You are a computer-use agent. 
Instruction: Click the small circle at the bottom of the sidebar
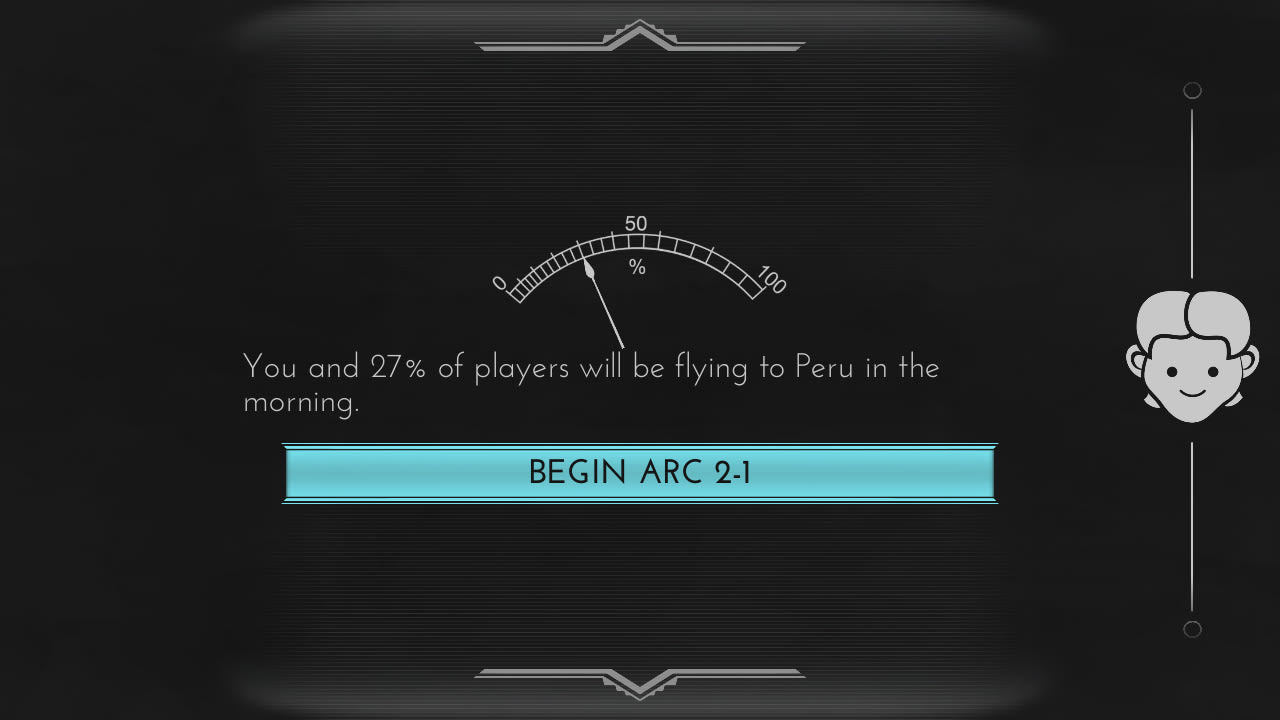click(1192, 629)
